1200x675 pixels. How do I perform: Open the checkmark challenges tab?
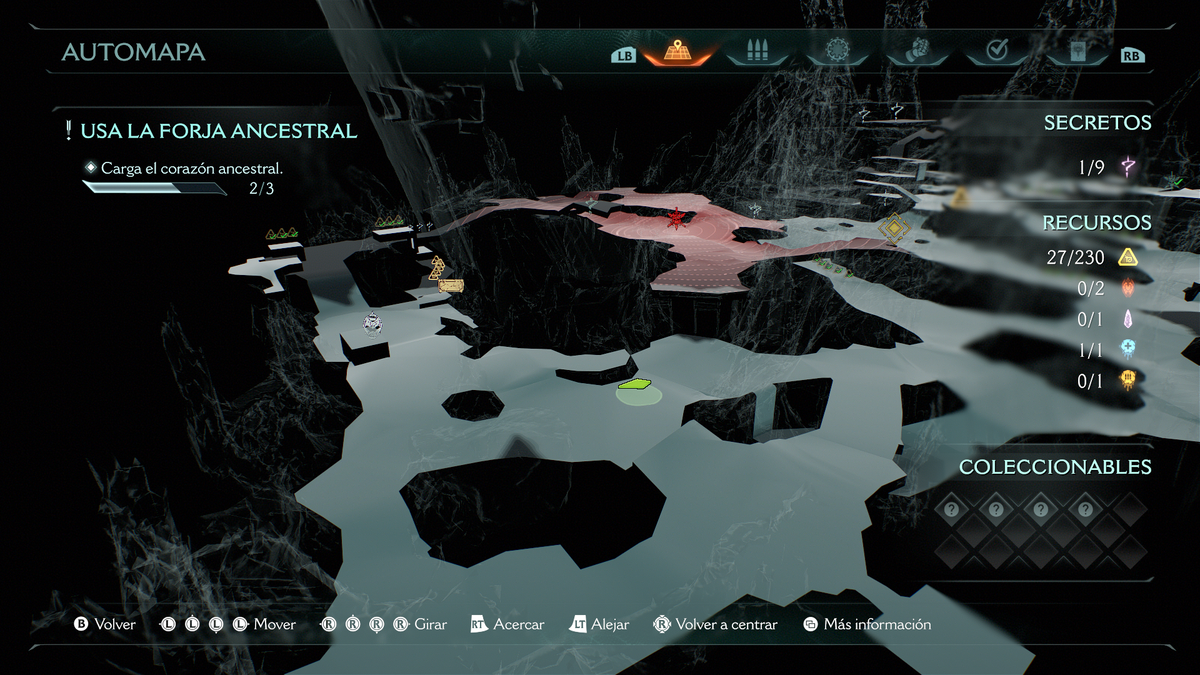click(996, 51)
